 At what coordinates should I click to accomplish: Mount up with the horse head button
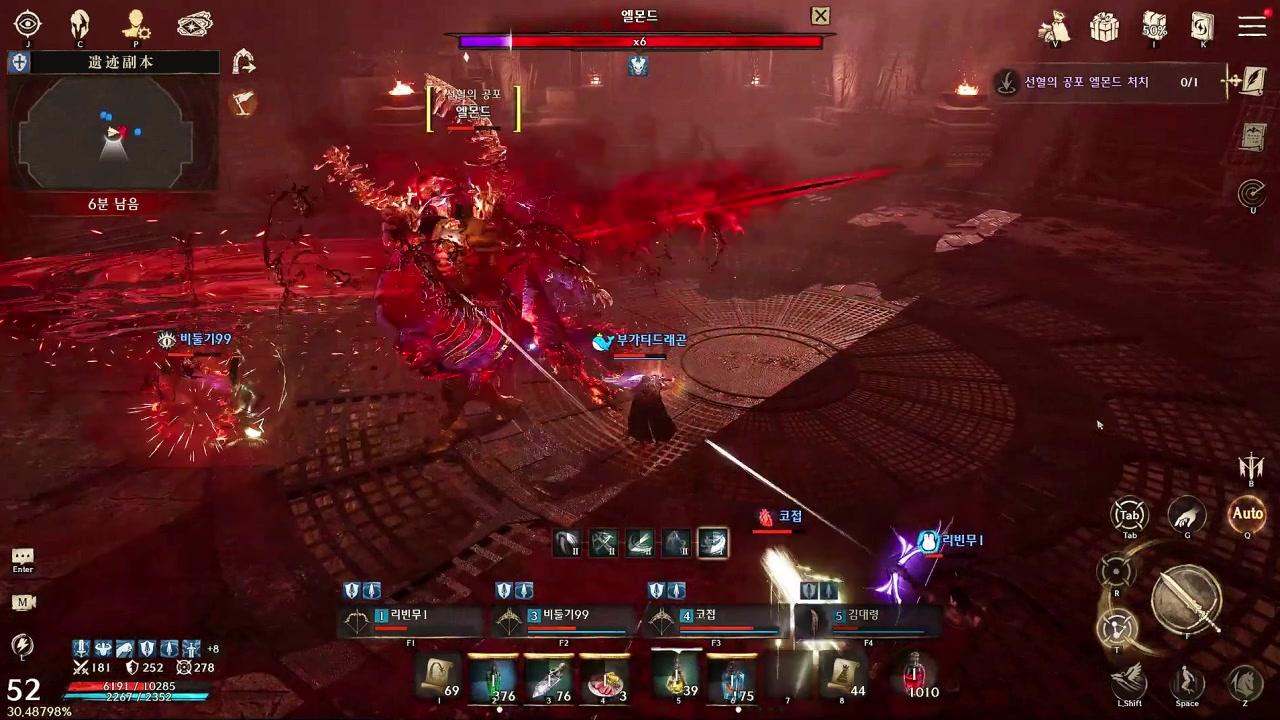pyautogui.click(x=1244, y=682)
